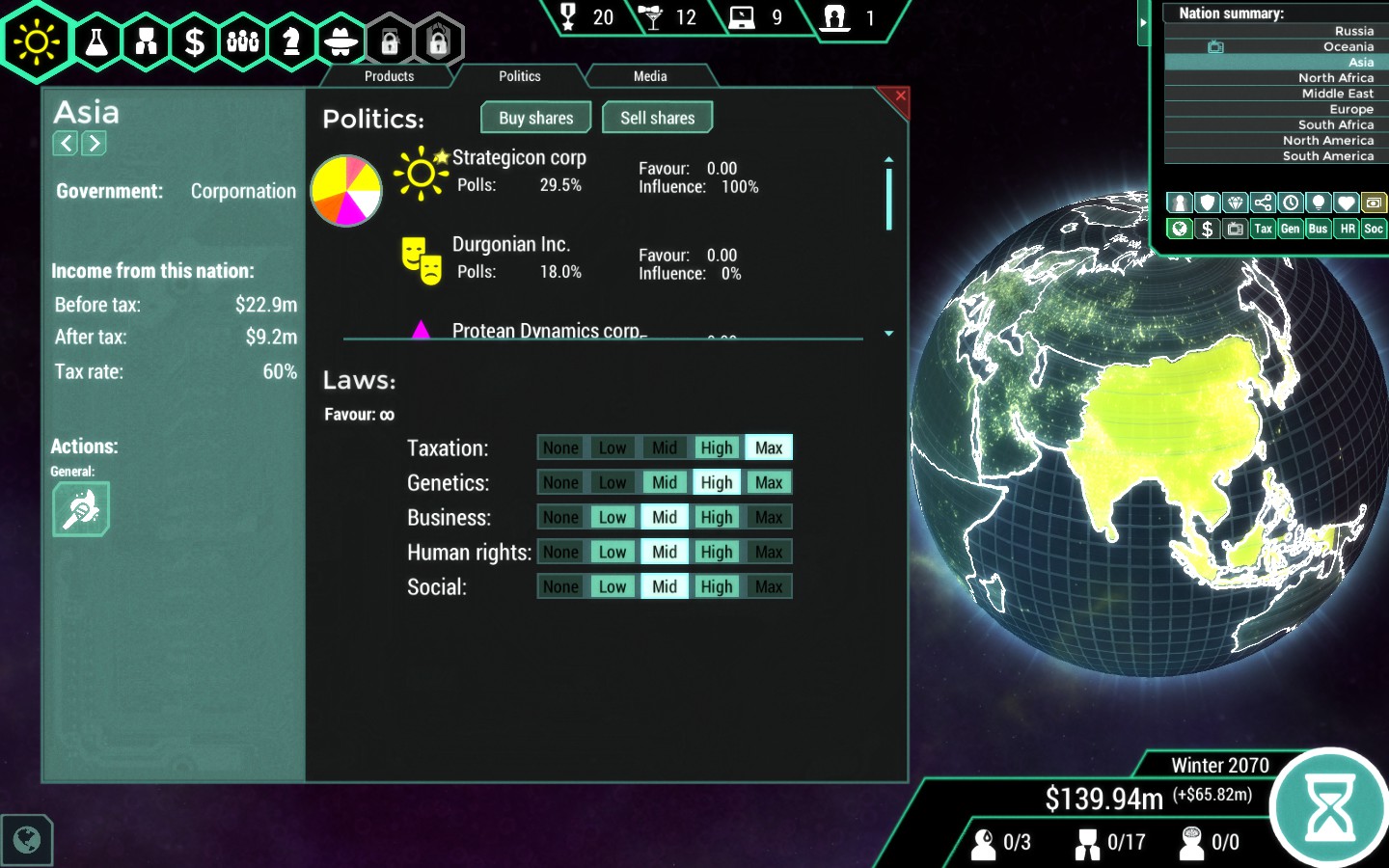Viewport: 1389px width, 868px height.
Task: Advance to the next nation arrow
Action: pyautogui.click(x=94, y=144)
